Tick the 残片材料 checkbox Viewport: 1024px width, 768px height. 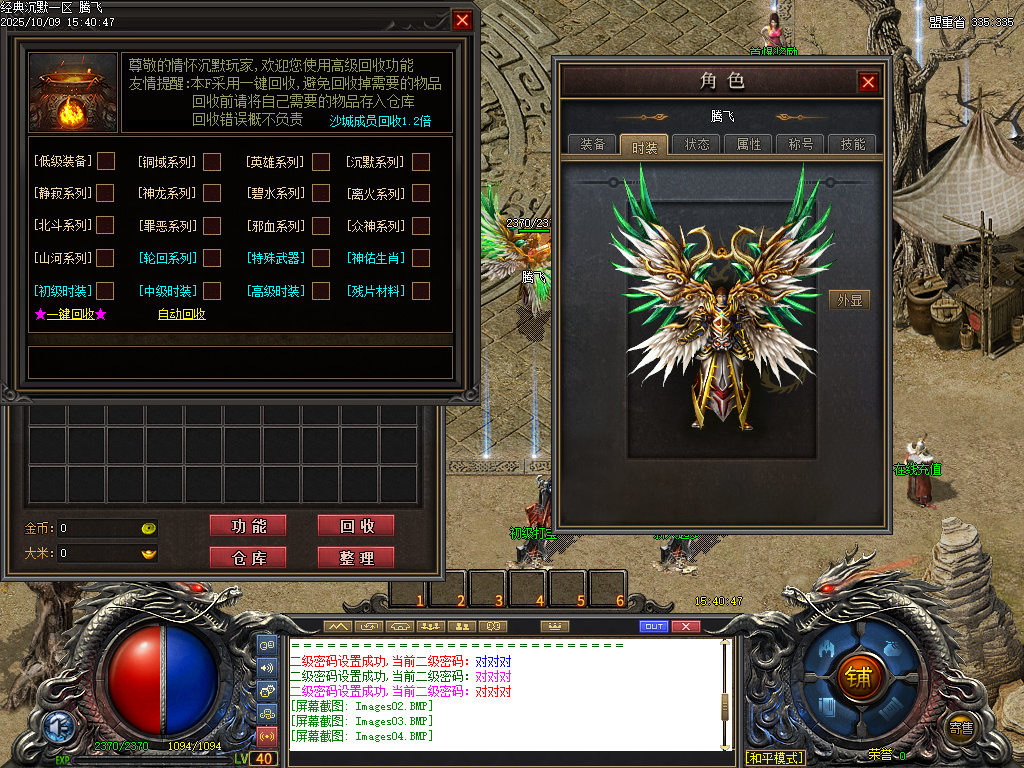[x=421, y=291]
